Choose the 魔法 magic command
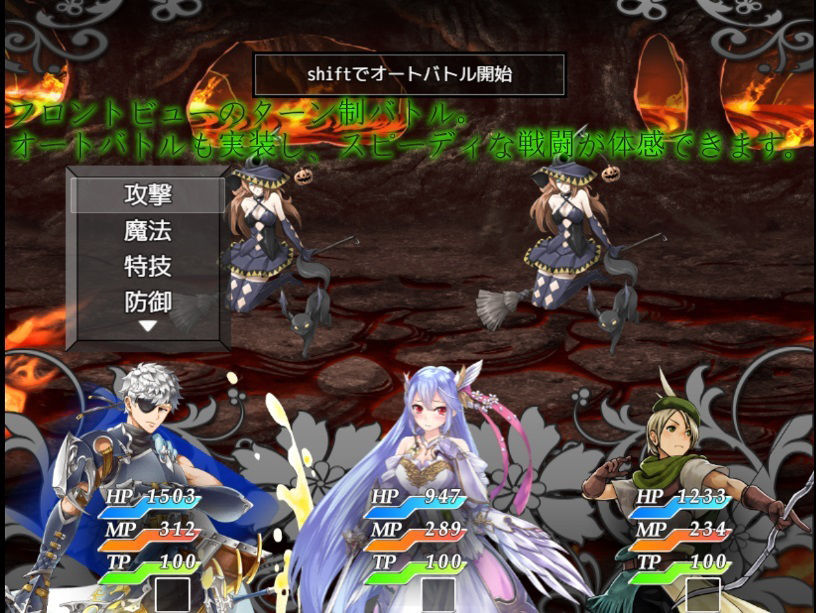Viewport: 816px width, 613px height. [148, 231]
